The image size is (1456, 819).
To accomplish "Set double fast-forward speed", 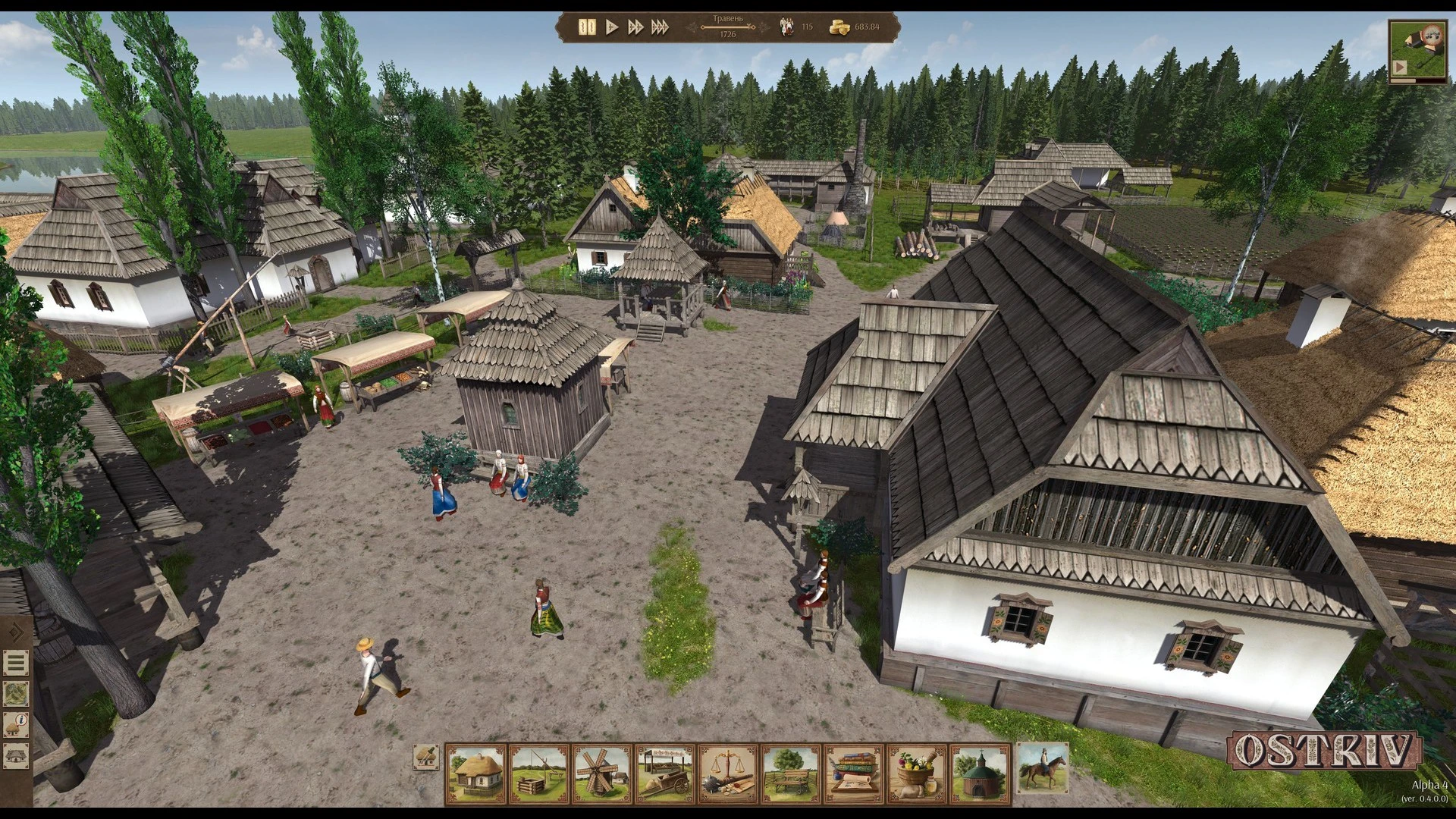I will click(635, 27).
